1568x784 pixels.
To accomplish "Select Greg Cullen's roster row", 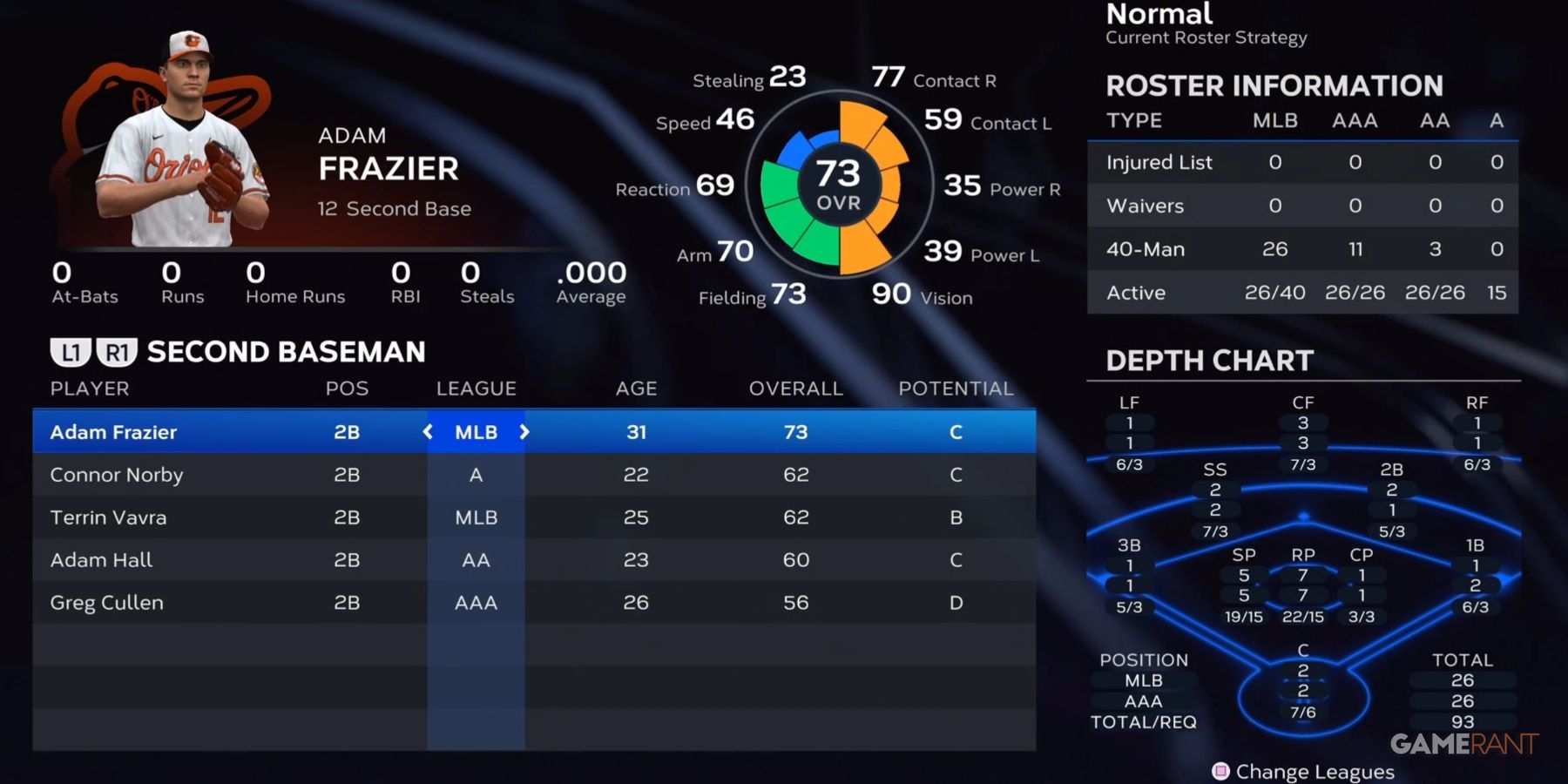I will 106,602.
